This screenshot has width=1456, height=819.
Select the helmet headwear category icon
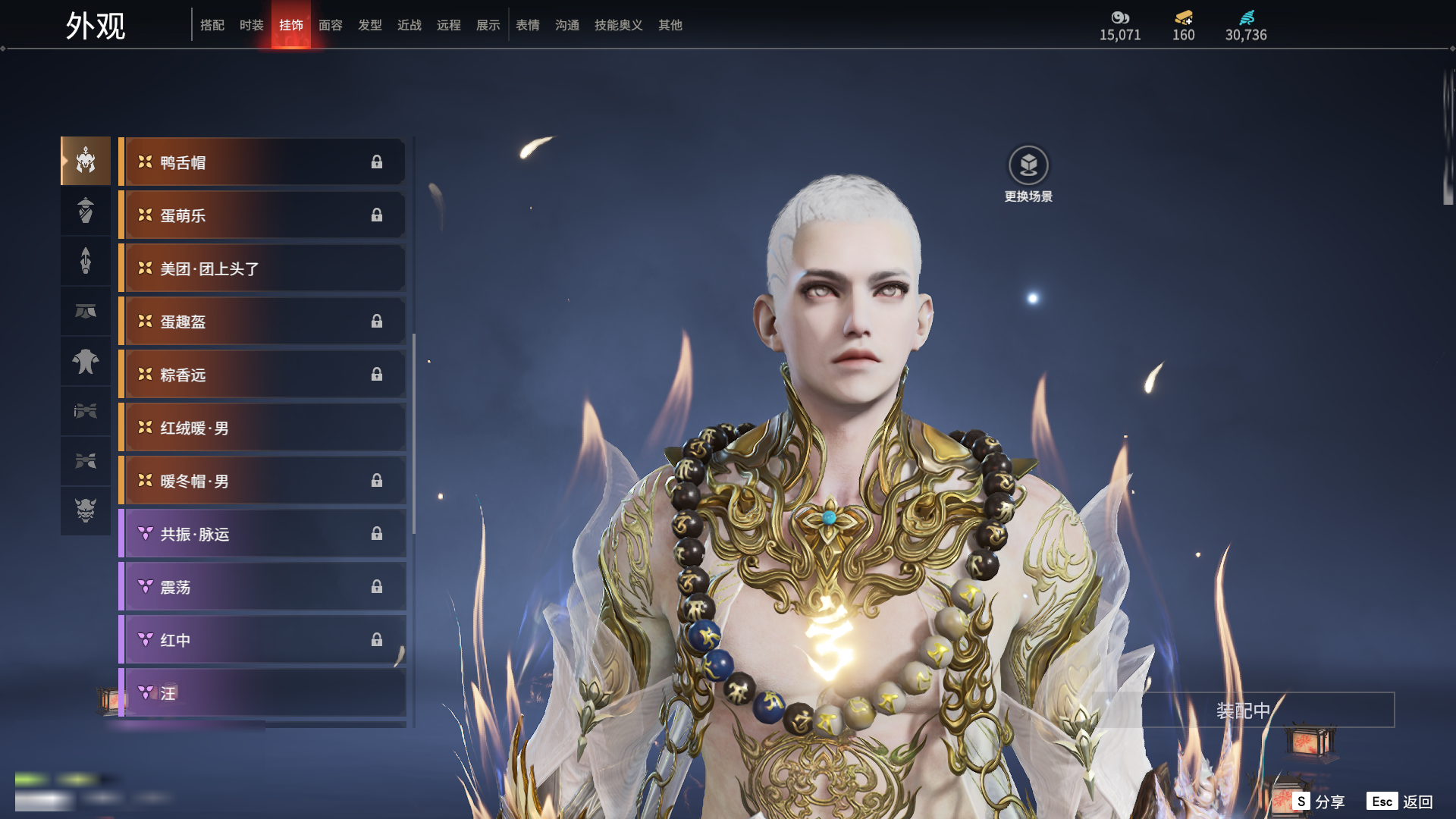pos(86,161)
